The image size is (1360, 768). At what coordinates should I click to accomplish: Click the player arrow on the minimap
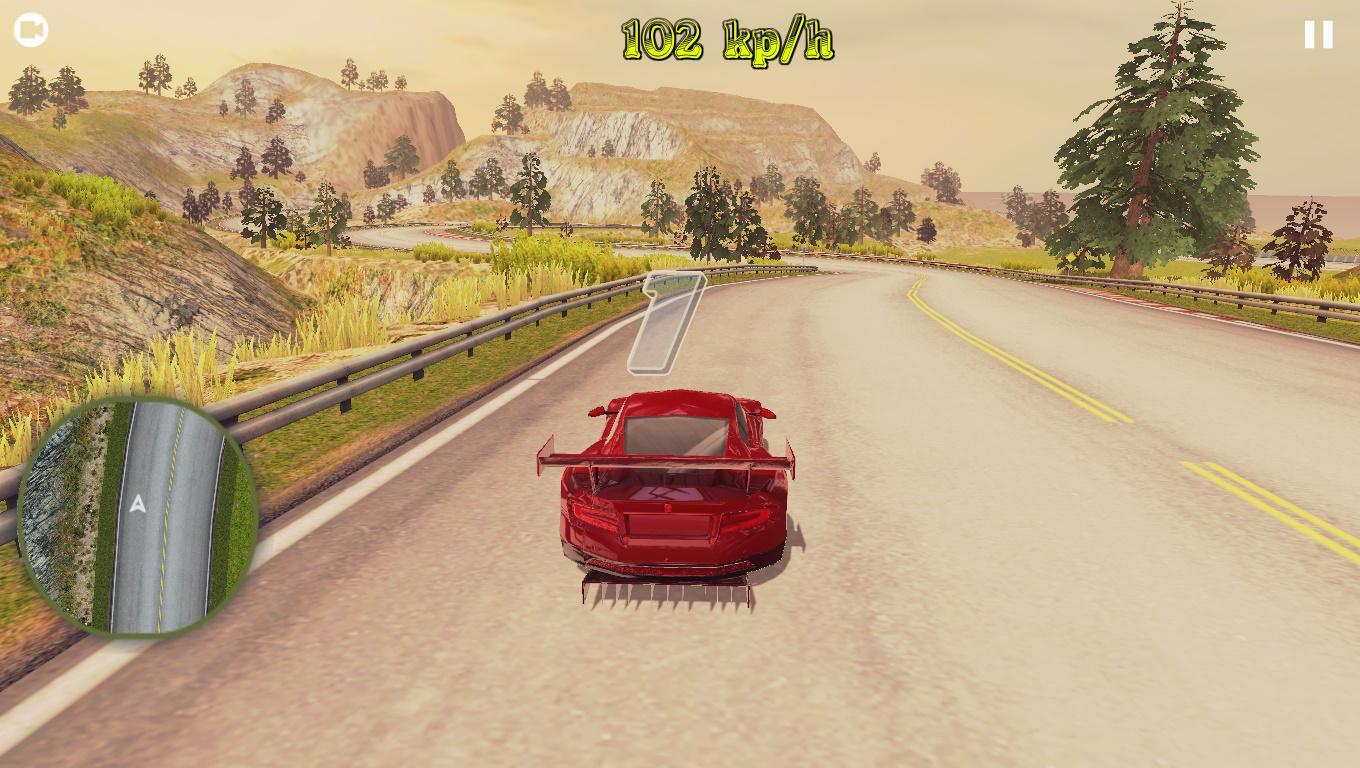click(138, 505)
